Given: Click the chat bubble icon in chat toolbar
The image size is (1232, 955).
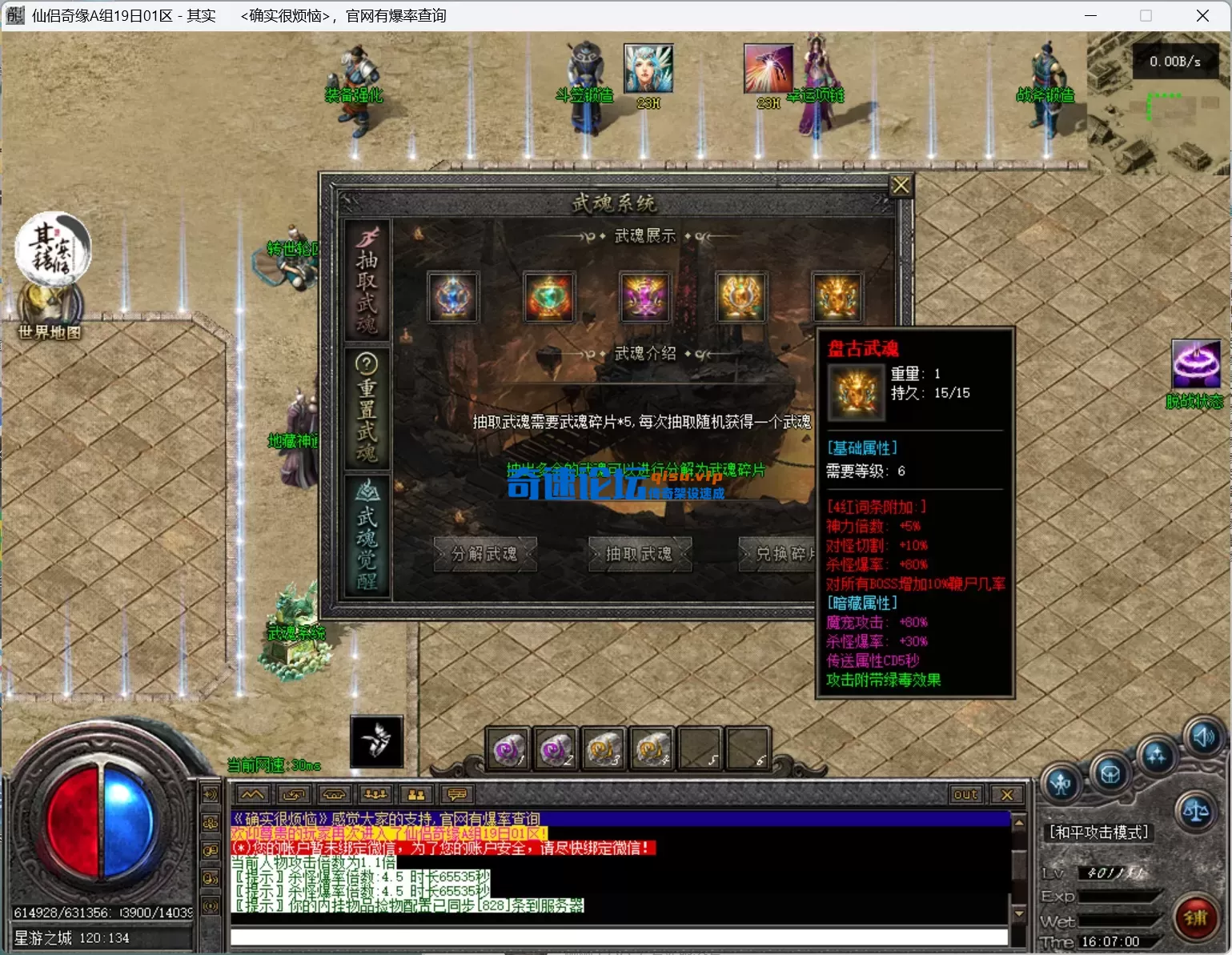Looking at the screenshot, I should coord(456,795).
